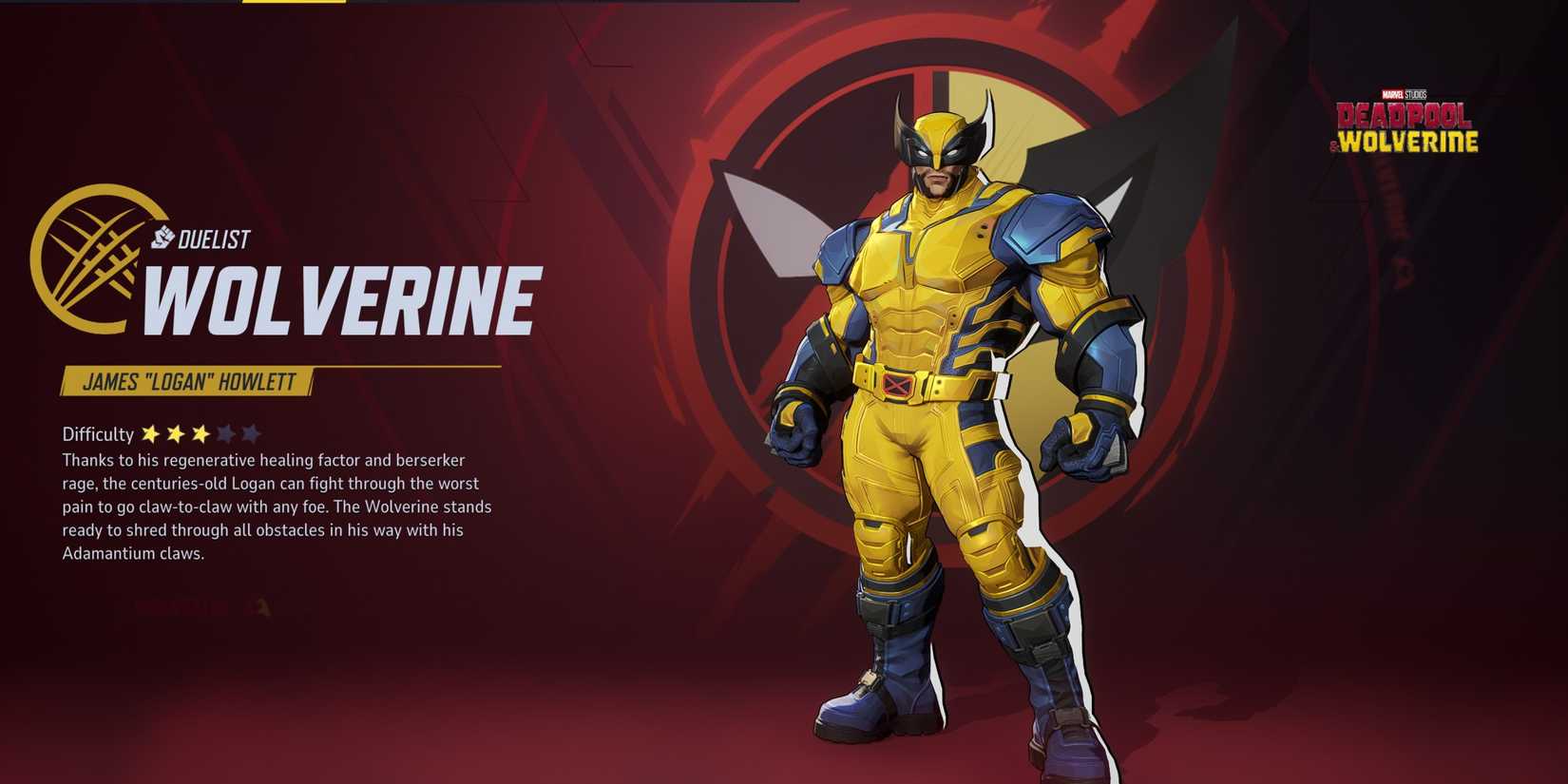Image resolution: width=1568 pixels, height=784 pixels.
Task: Select the last unfilled difficulty star
Action: 250,433
